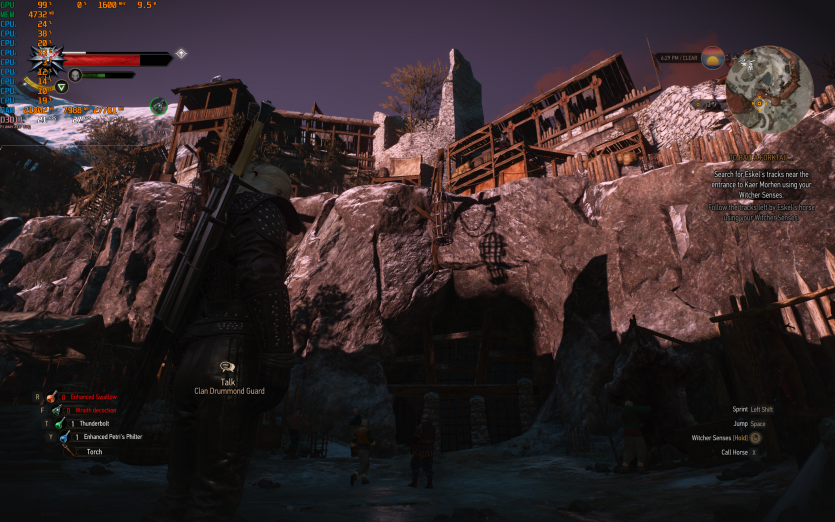Choose the Enhanced Petri's Philter potion
The image size is (835, 522).
pos(62,437)
